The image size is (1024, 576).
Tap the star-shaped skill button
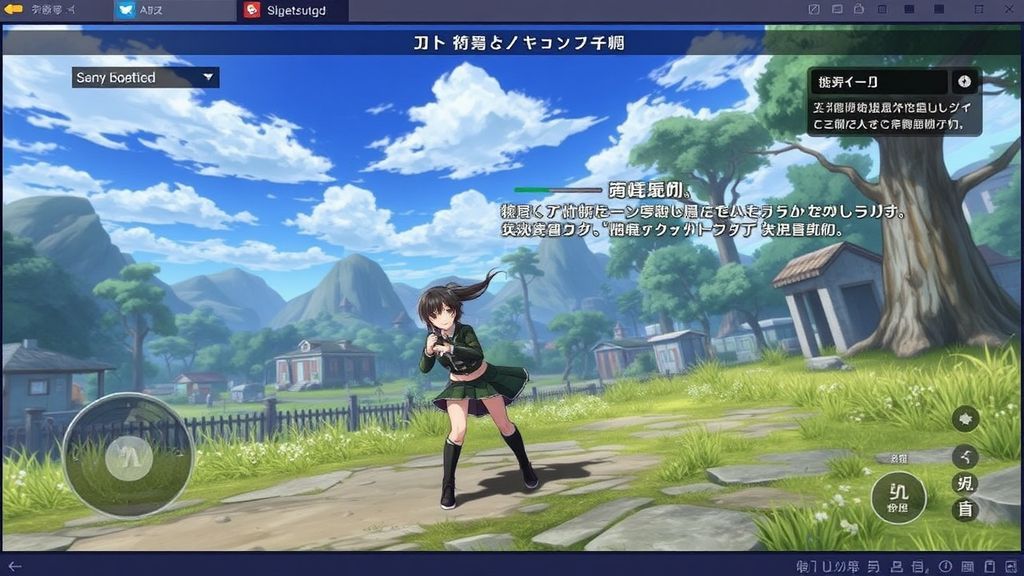coord(966,419)
